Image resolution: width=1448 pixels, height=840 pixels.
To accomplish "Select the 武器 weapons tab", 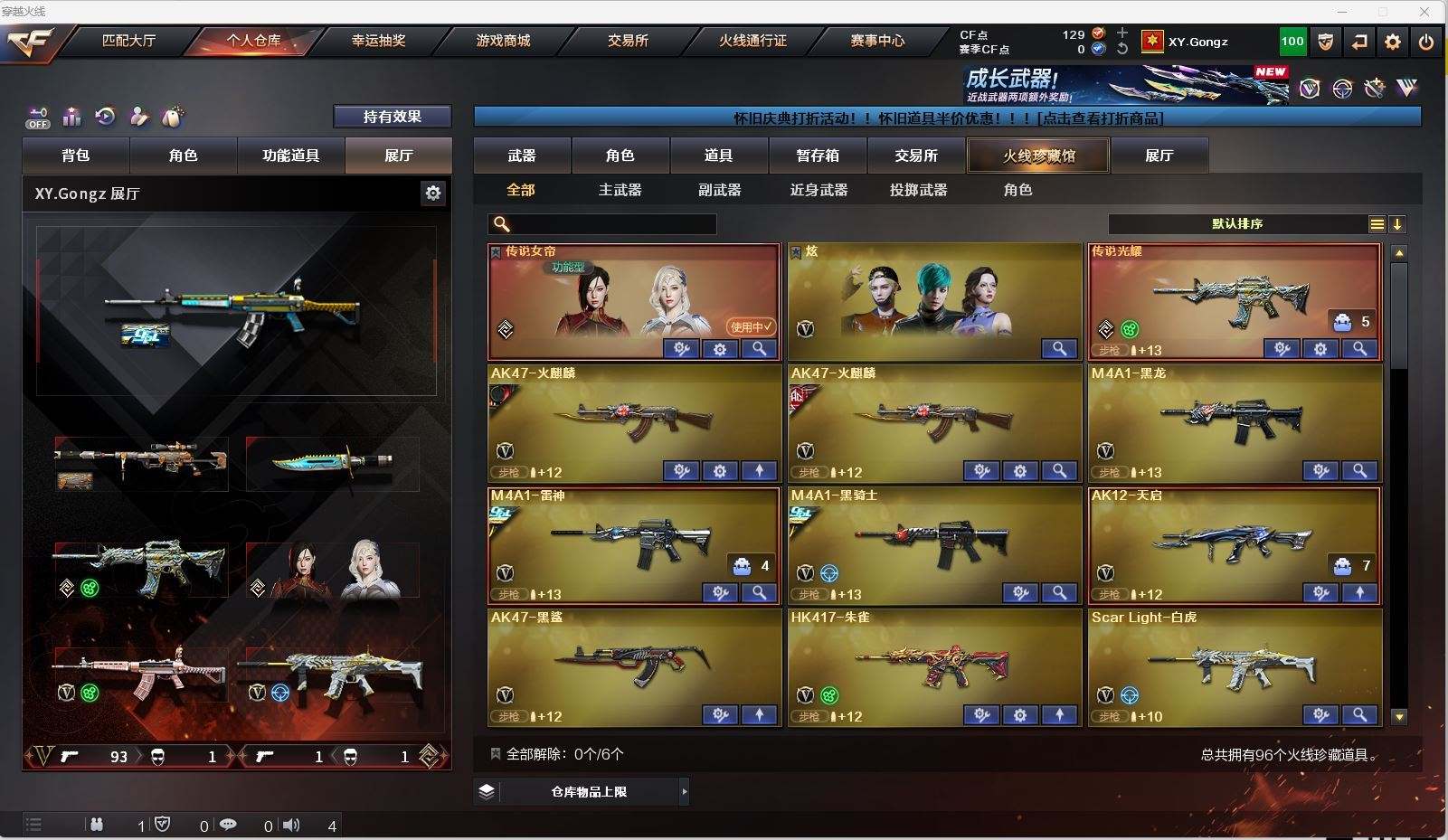I will [x=522, y=156].
